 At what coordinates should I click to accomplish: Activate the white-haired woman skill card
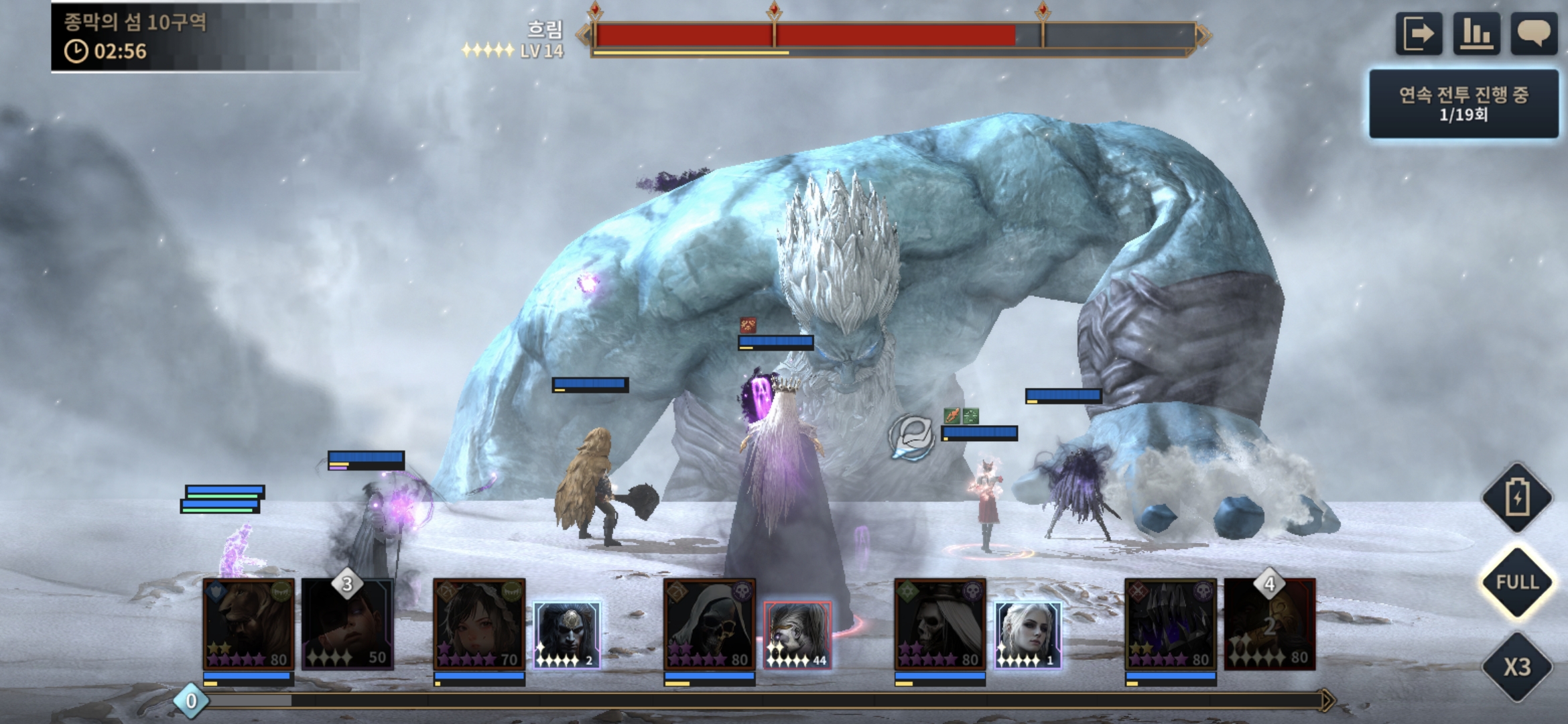point(1027,635)
